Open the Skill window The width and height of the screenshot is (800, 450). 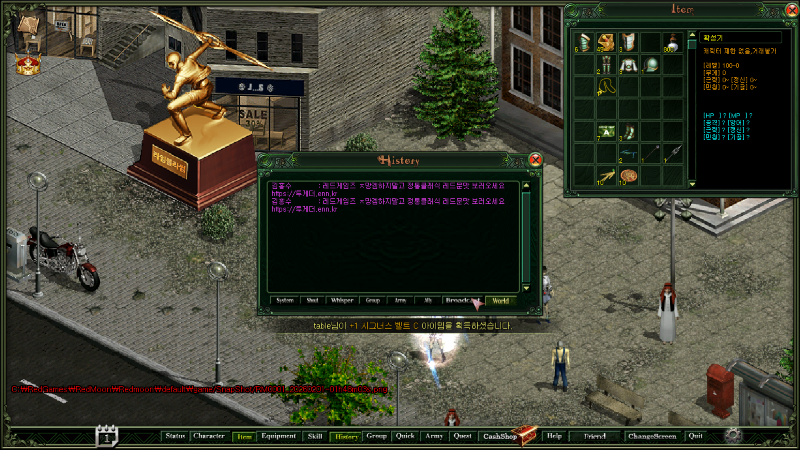click(315, 437)
